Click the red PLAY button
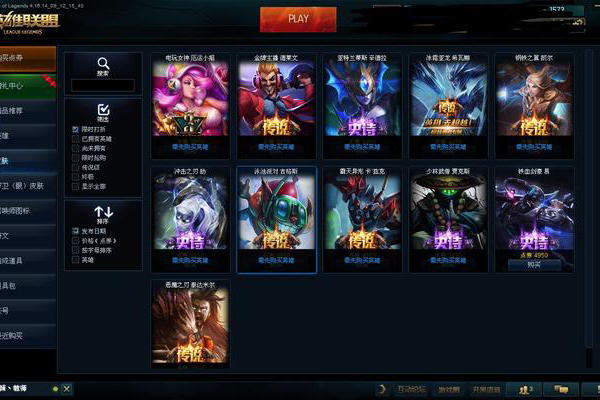Image resolution: width=600 pixels, height=400 pixels. pos(298,18)
